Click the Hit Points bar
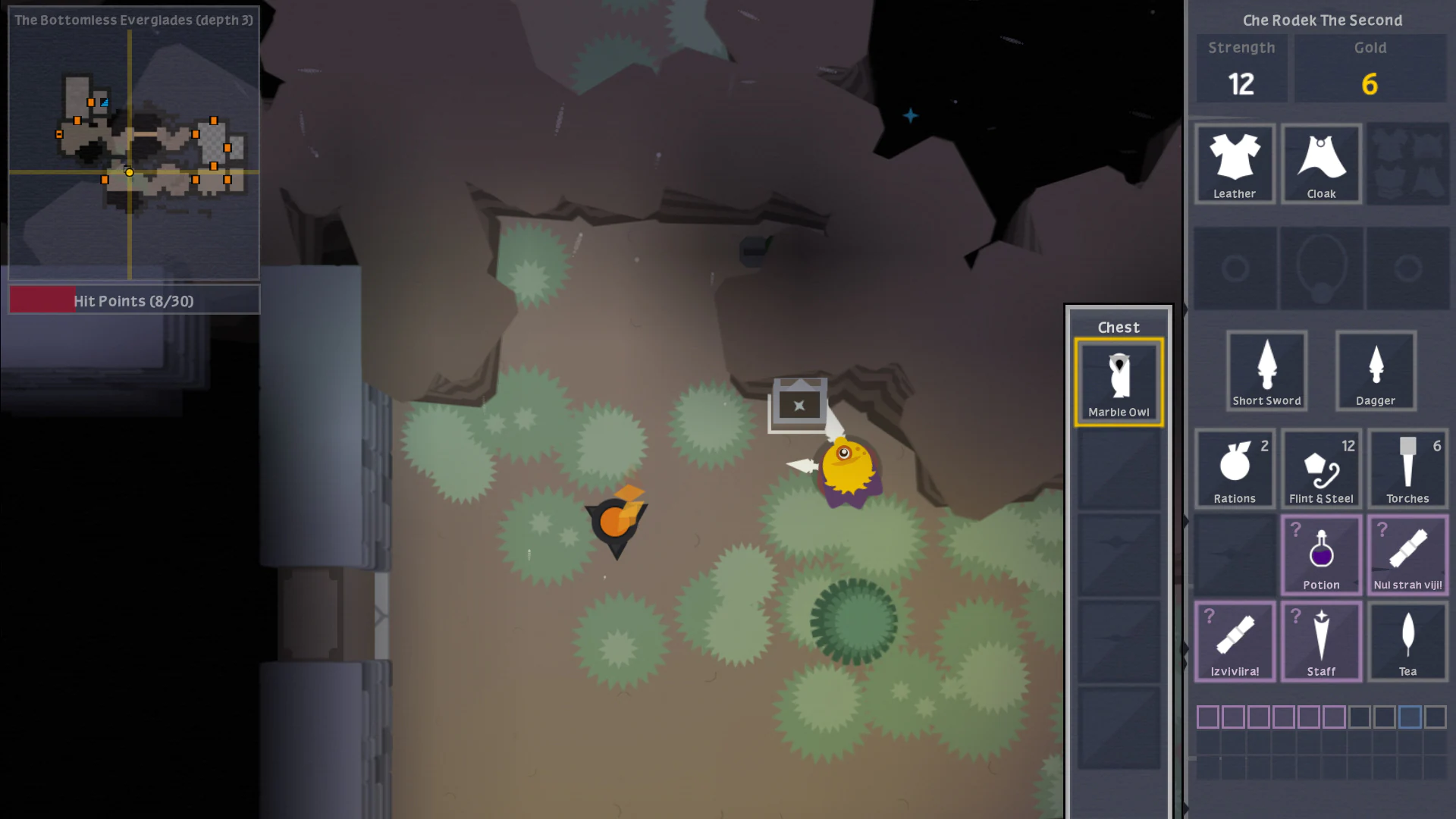1456x819 pixels. (x=133, y=300)
